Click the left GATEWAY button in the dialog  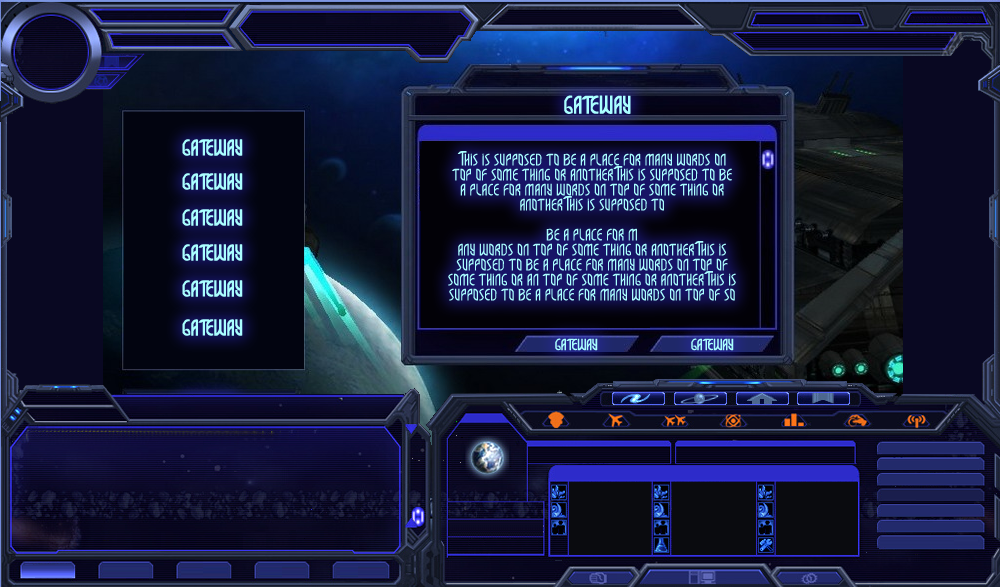576,344
